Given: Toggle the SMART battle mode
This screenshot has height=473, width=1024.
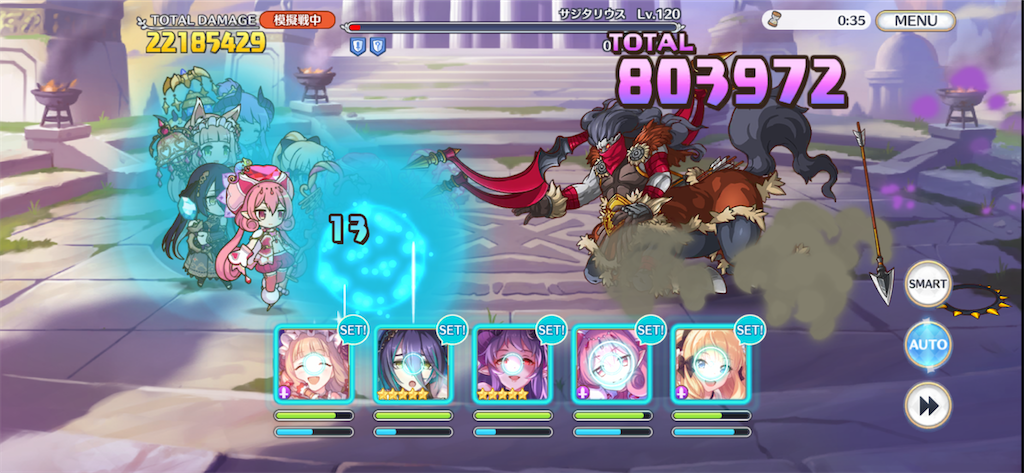Looking at the screenshot, I should (927, 285).
